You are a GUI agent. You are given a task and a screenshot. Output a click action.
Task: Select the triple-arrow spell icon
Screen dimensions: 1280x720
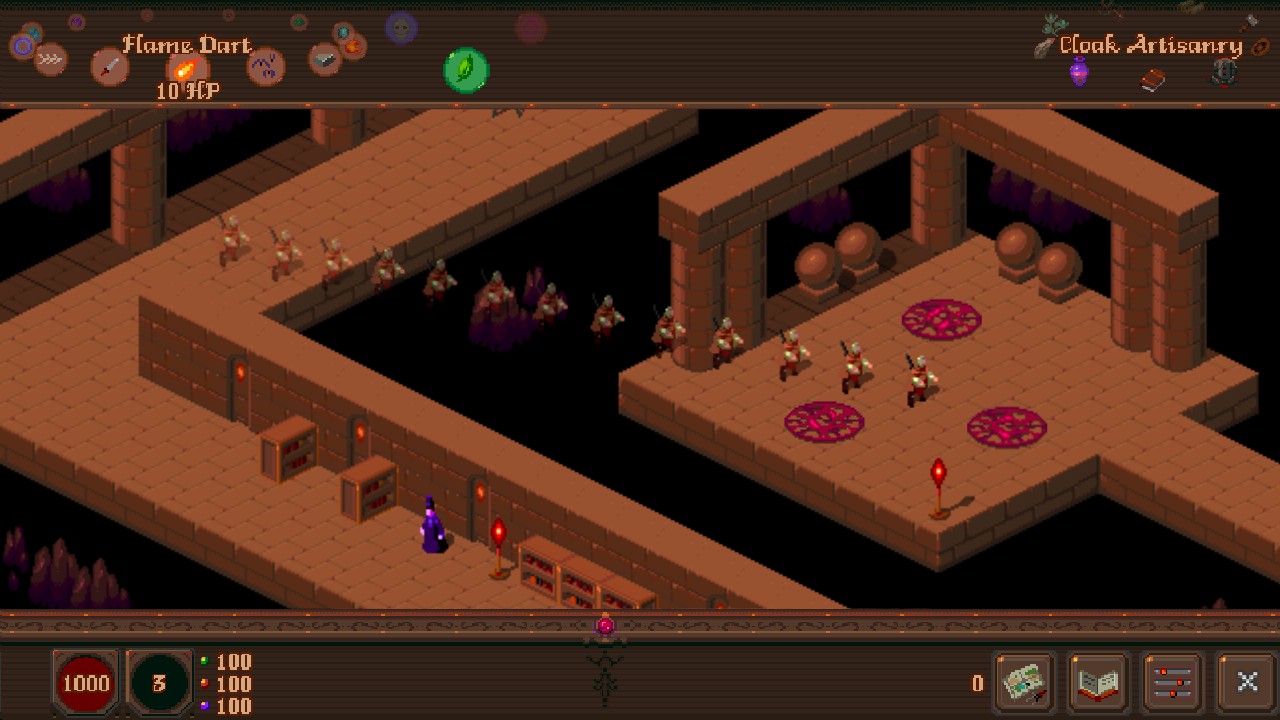coord(50,59)
